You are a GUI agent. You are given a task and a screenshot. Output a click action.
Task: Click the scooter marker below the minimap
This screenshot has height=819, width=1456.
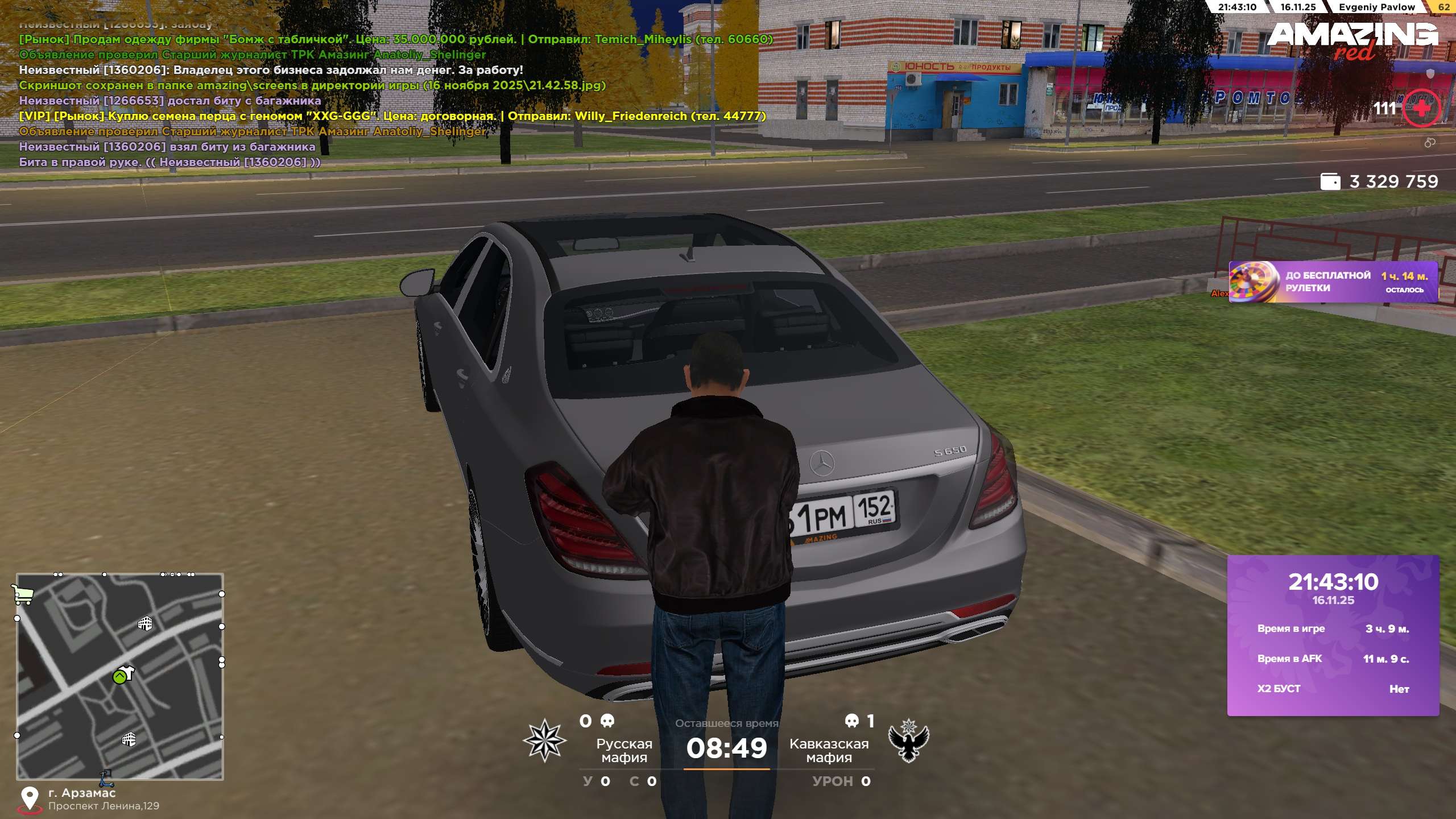(106, 778)
